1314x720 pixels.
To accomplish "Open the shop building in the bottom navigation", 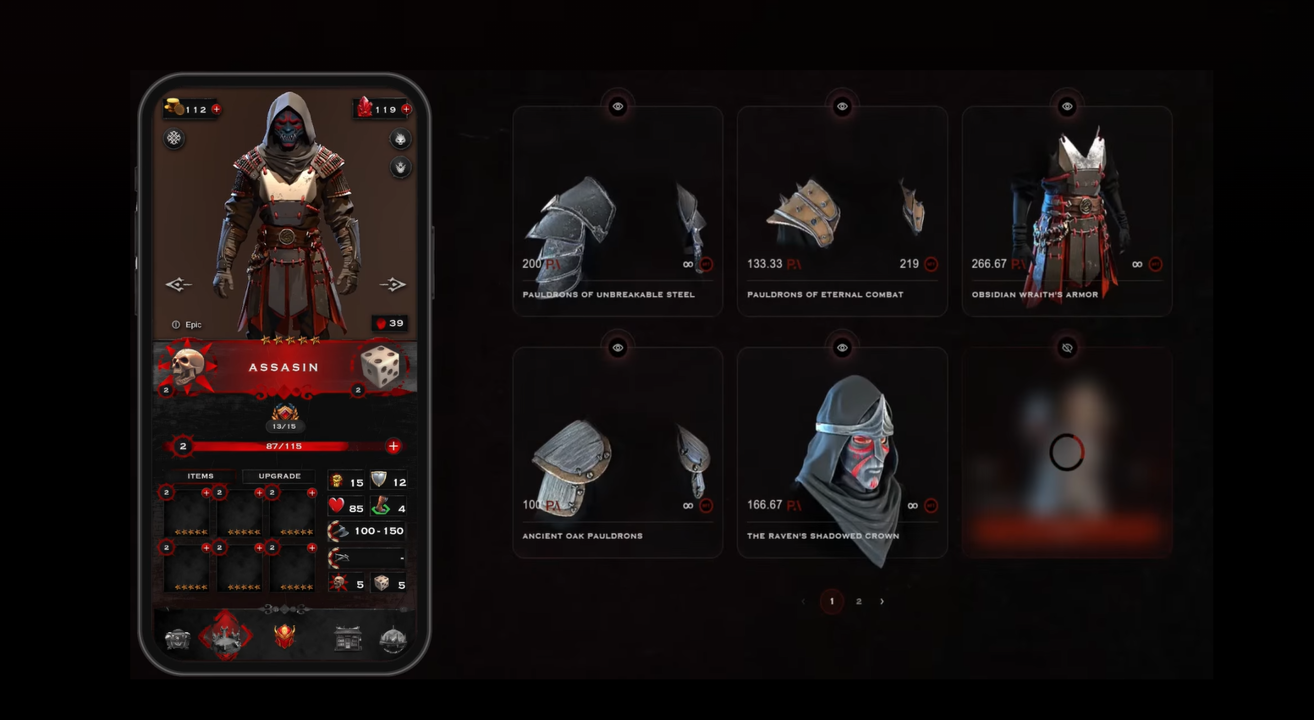I will 348,639.
